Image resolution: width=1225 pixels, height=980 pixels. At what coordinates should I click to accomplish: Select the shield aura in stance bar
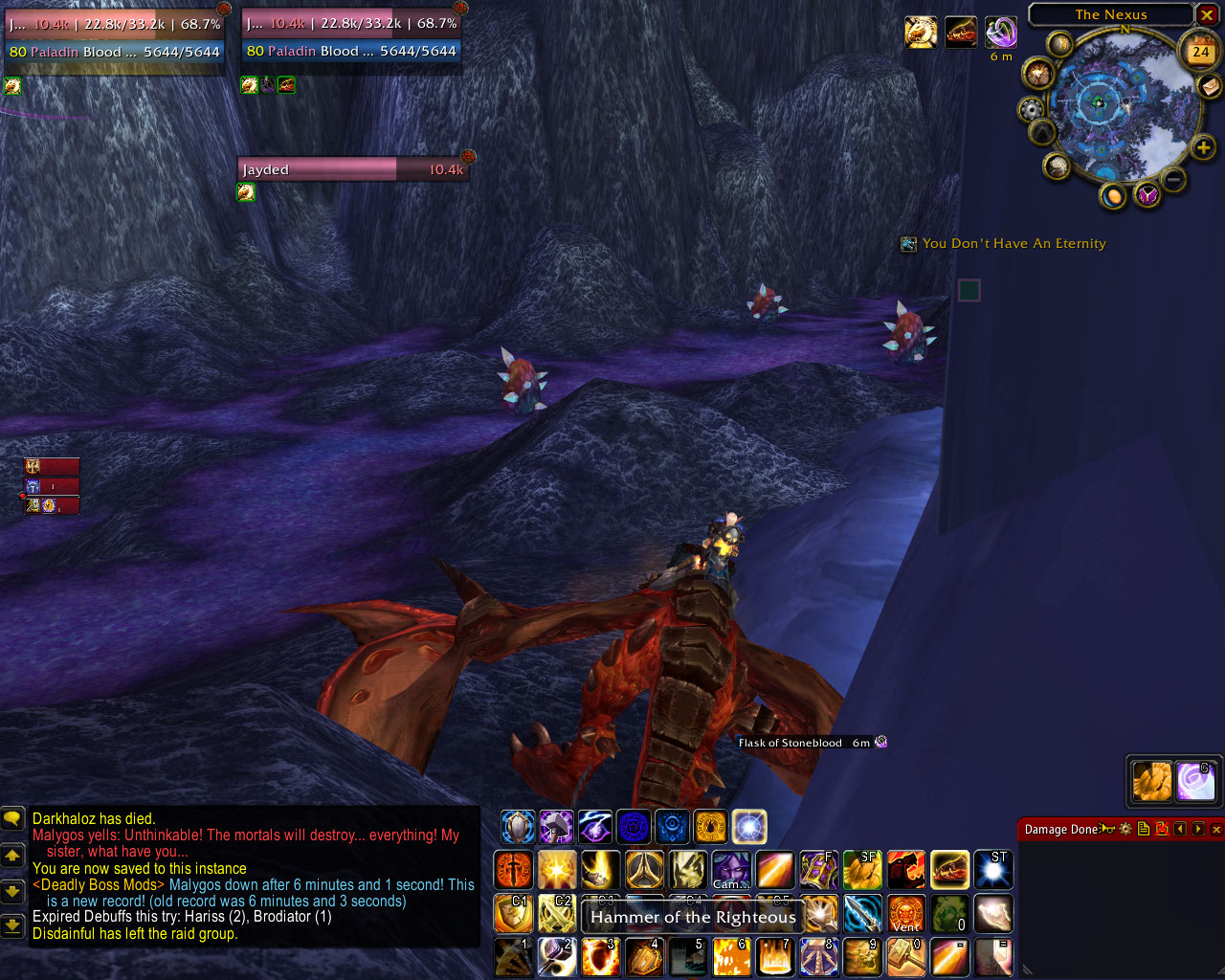click(518, 827)
